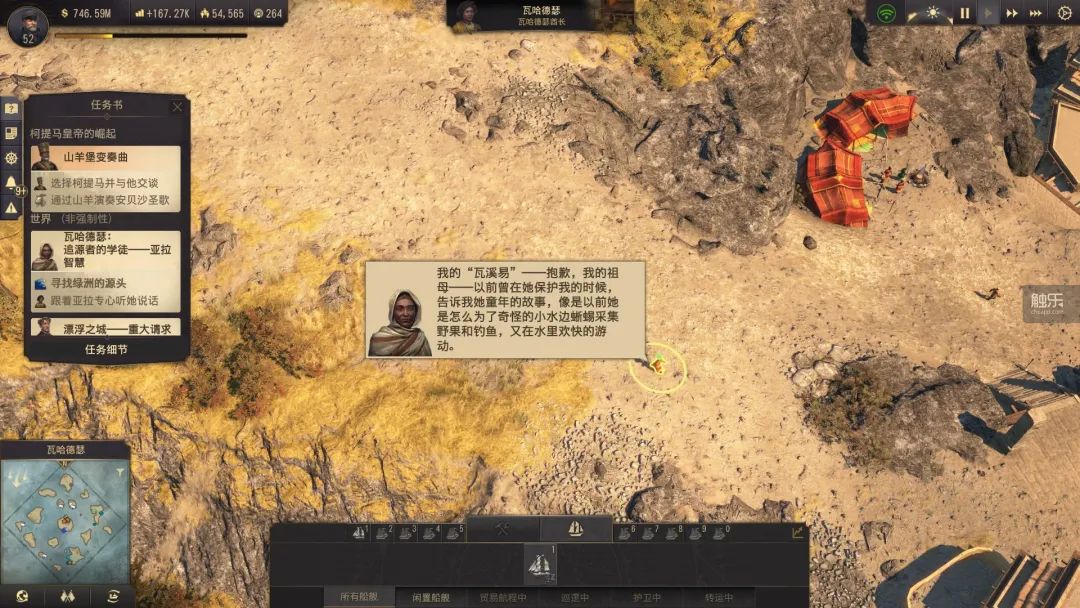
Task: Open the statistics chart icon
Action: pos(797,532)
